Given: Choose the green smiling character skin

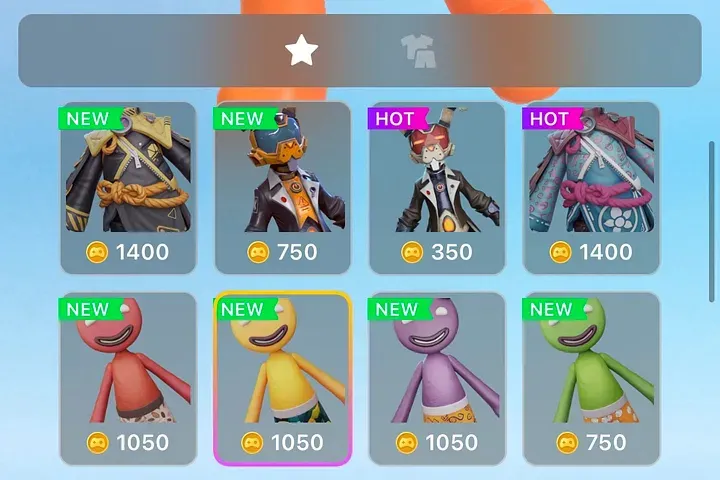Looking at the screenshot, I should point(591,378).
